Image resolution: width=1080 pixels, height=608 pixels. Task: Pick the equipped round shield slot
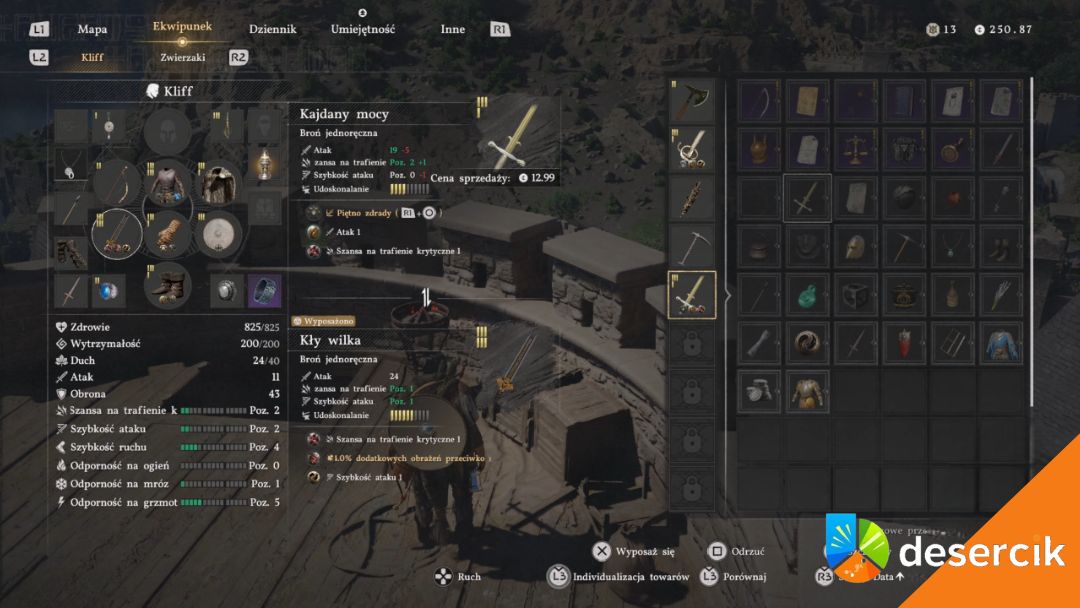218,235
